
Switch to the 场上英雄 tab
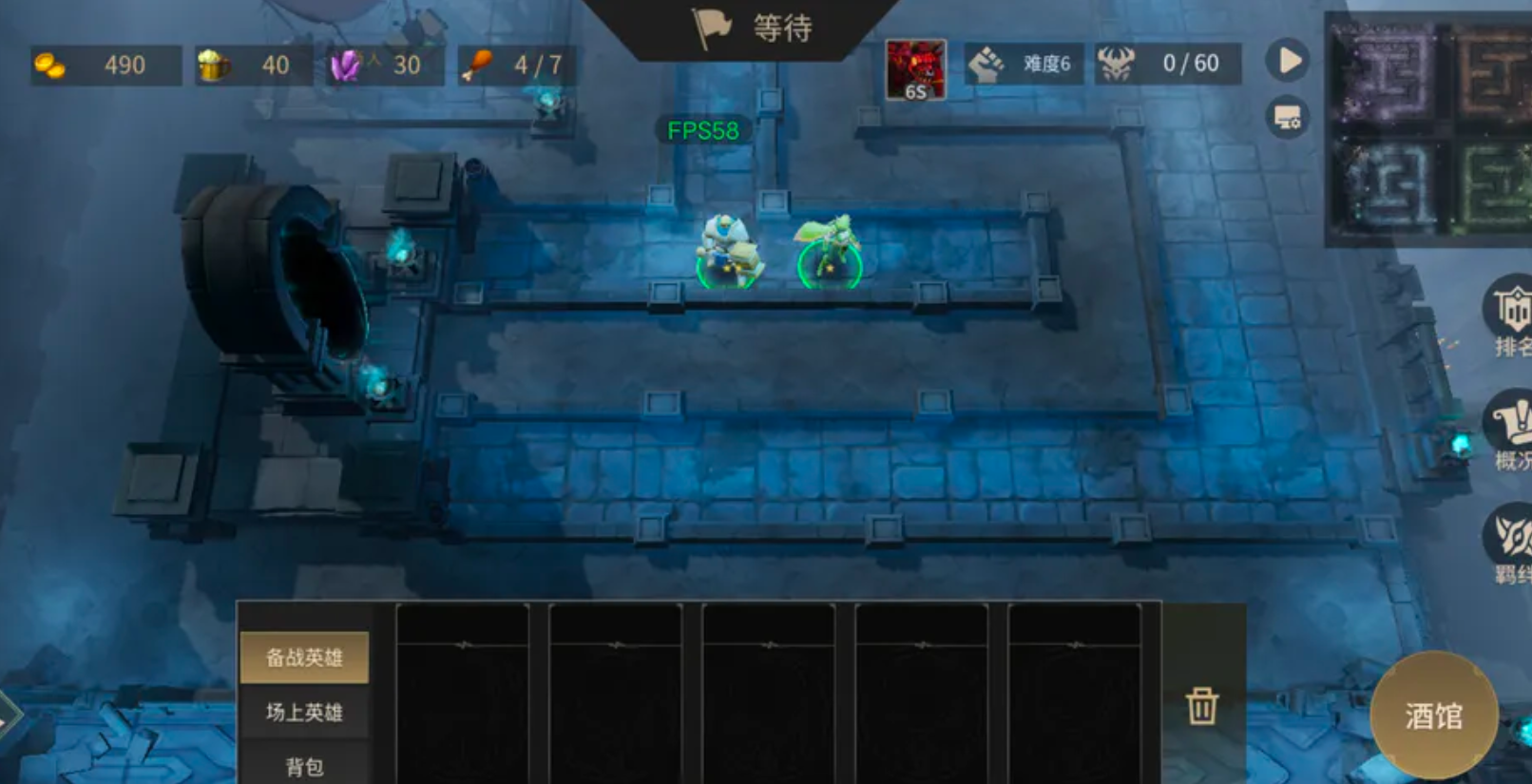(304, 712)
